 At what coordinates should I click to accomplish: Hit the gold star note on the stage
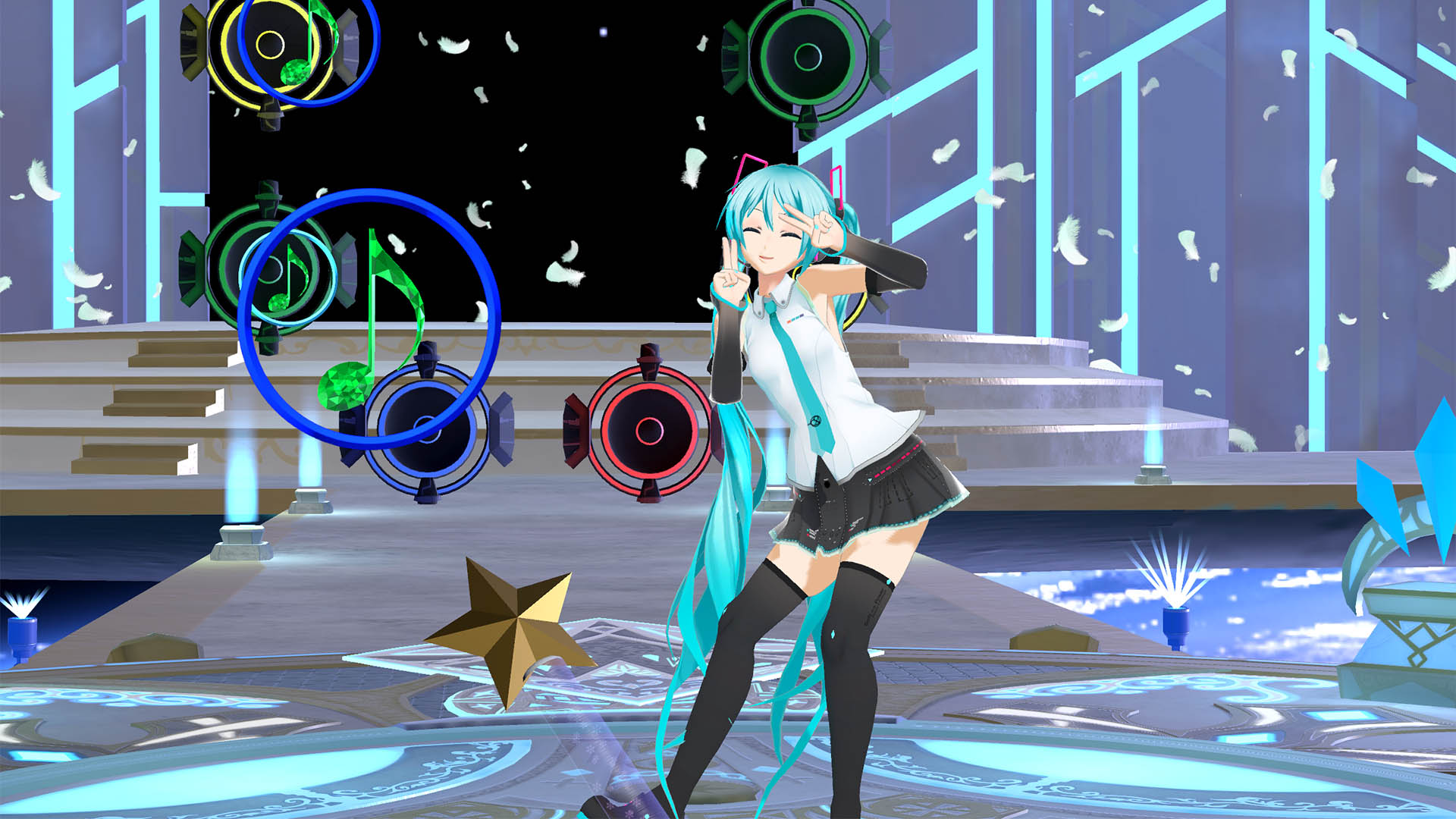pyautogui.click(x=516, y=614)
